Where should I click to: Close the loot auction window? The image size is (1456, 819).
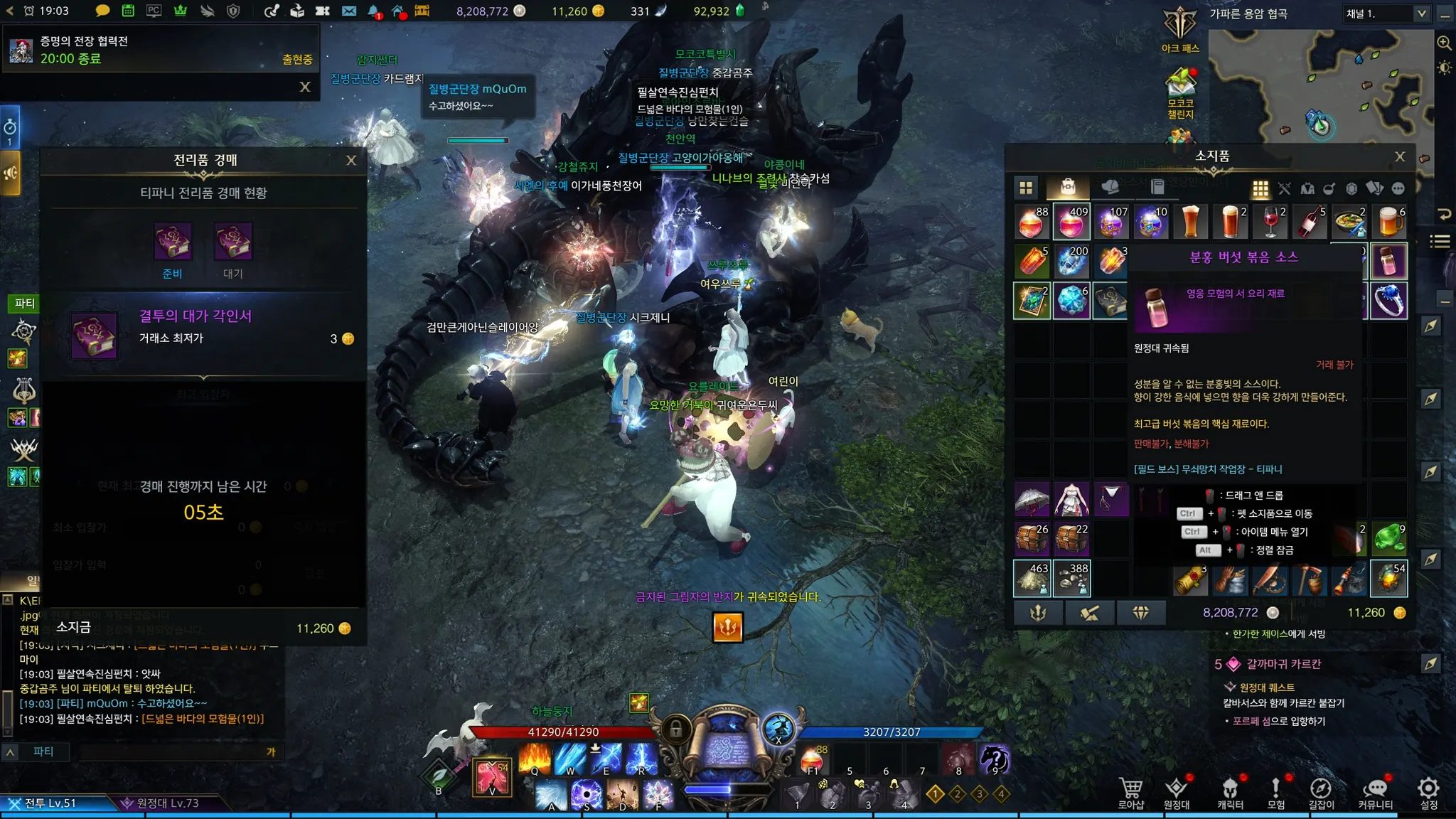pos(351,161)
